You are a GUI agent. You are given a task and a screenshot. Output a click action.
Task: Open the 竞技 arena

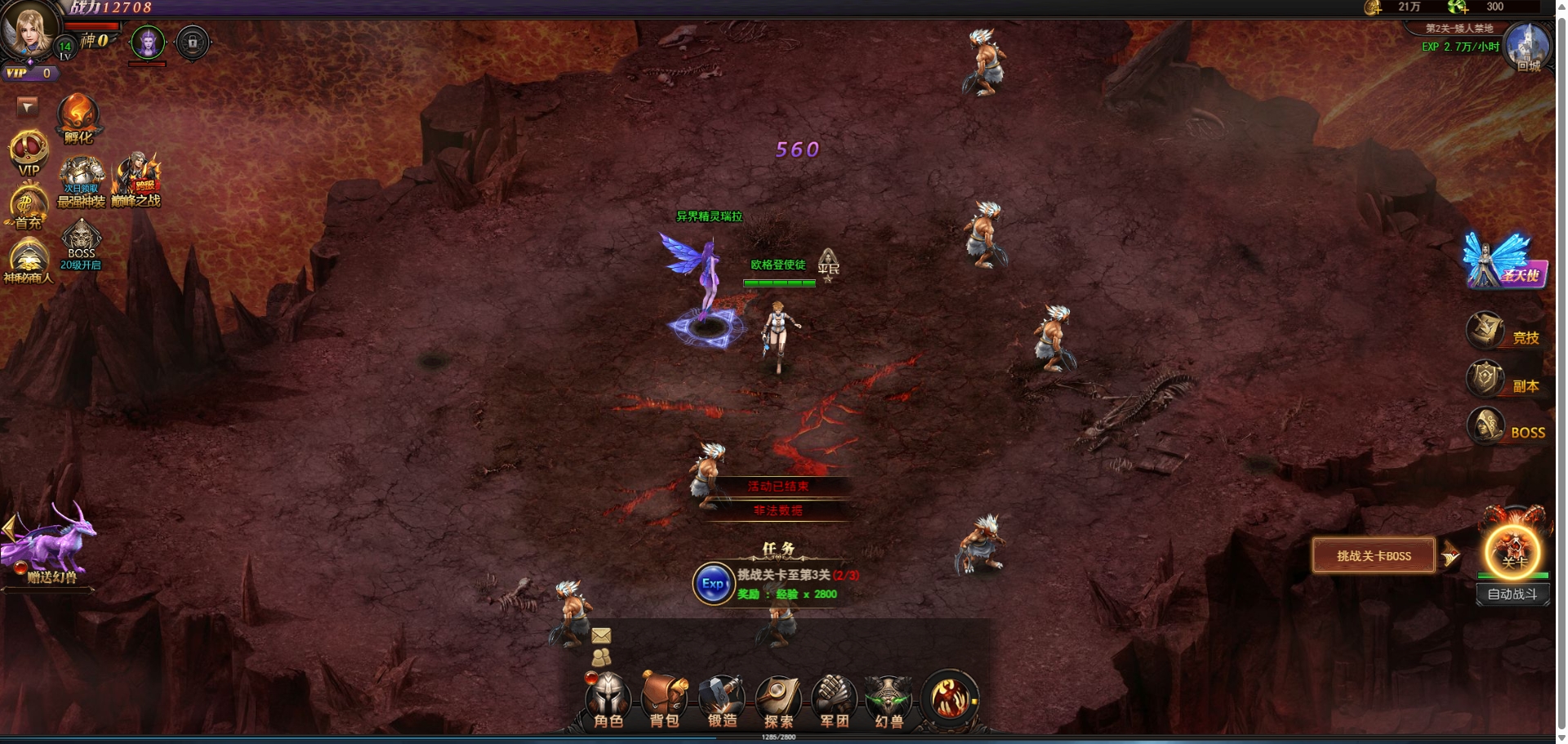1503,332
